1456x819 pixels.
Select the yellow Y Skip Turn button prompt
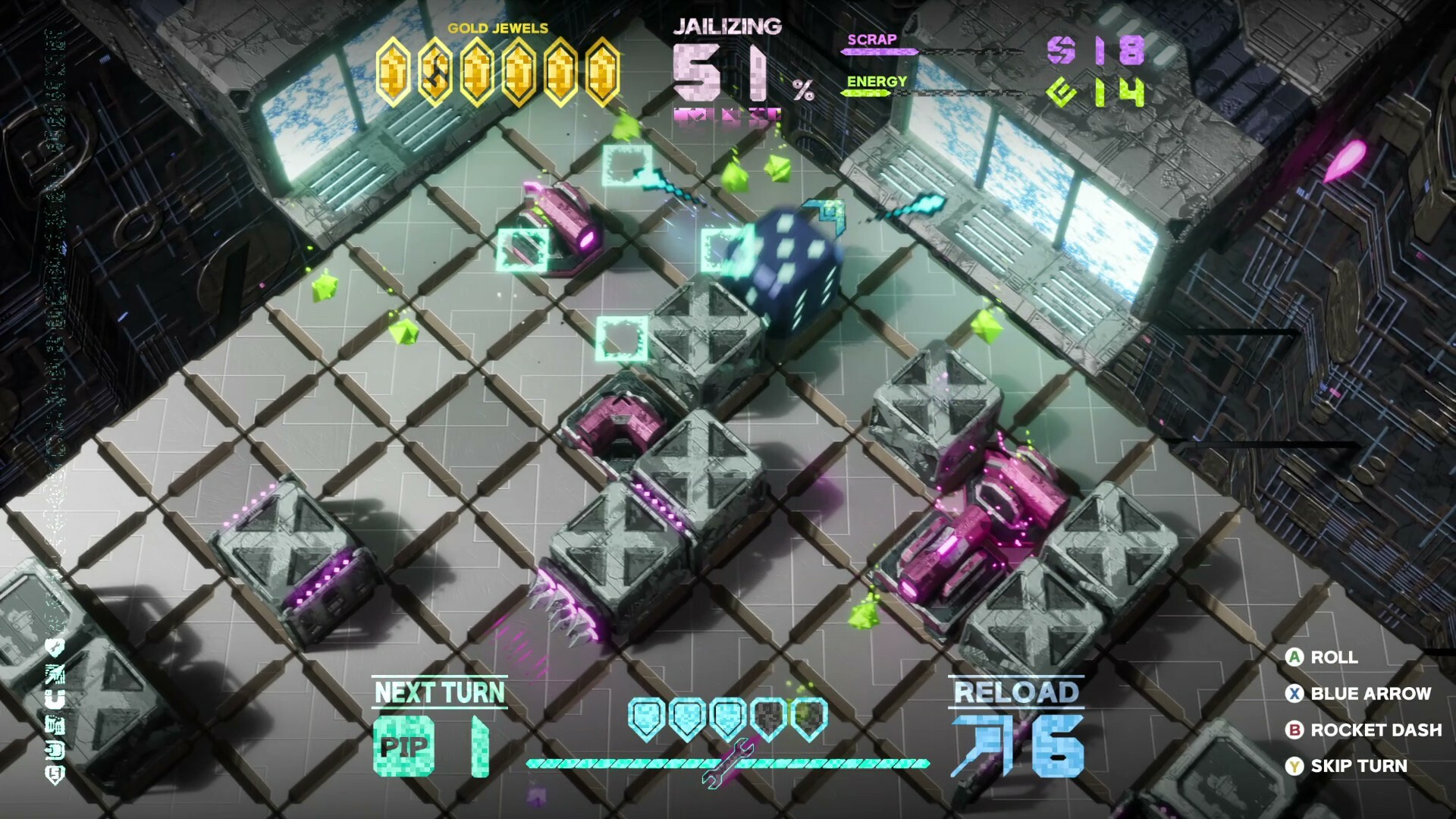pyautogui.click(x=1294, y=765)
